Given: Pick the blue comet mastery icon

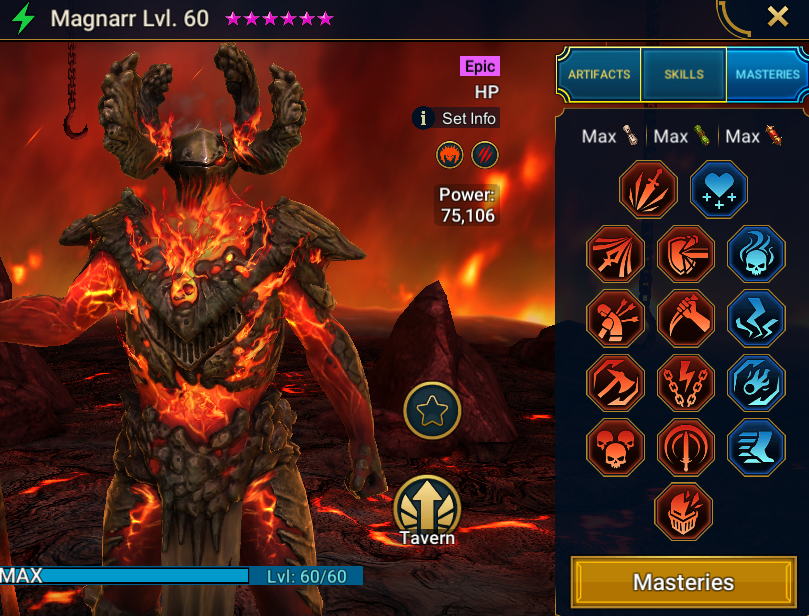Looking at the screenshot, I should pos(756,382).
